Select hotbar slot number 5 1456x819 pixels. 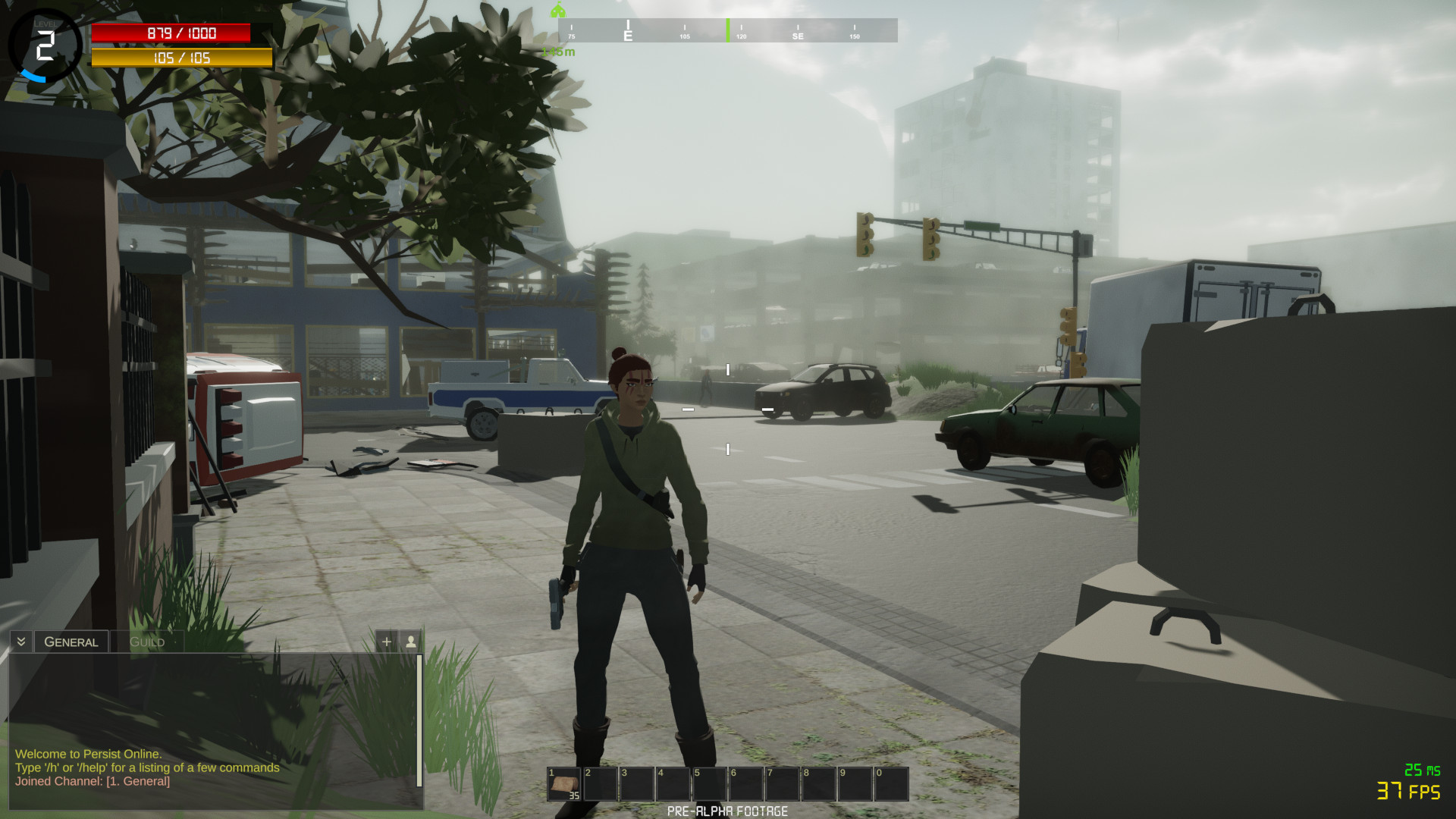(x=709, y=784)
